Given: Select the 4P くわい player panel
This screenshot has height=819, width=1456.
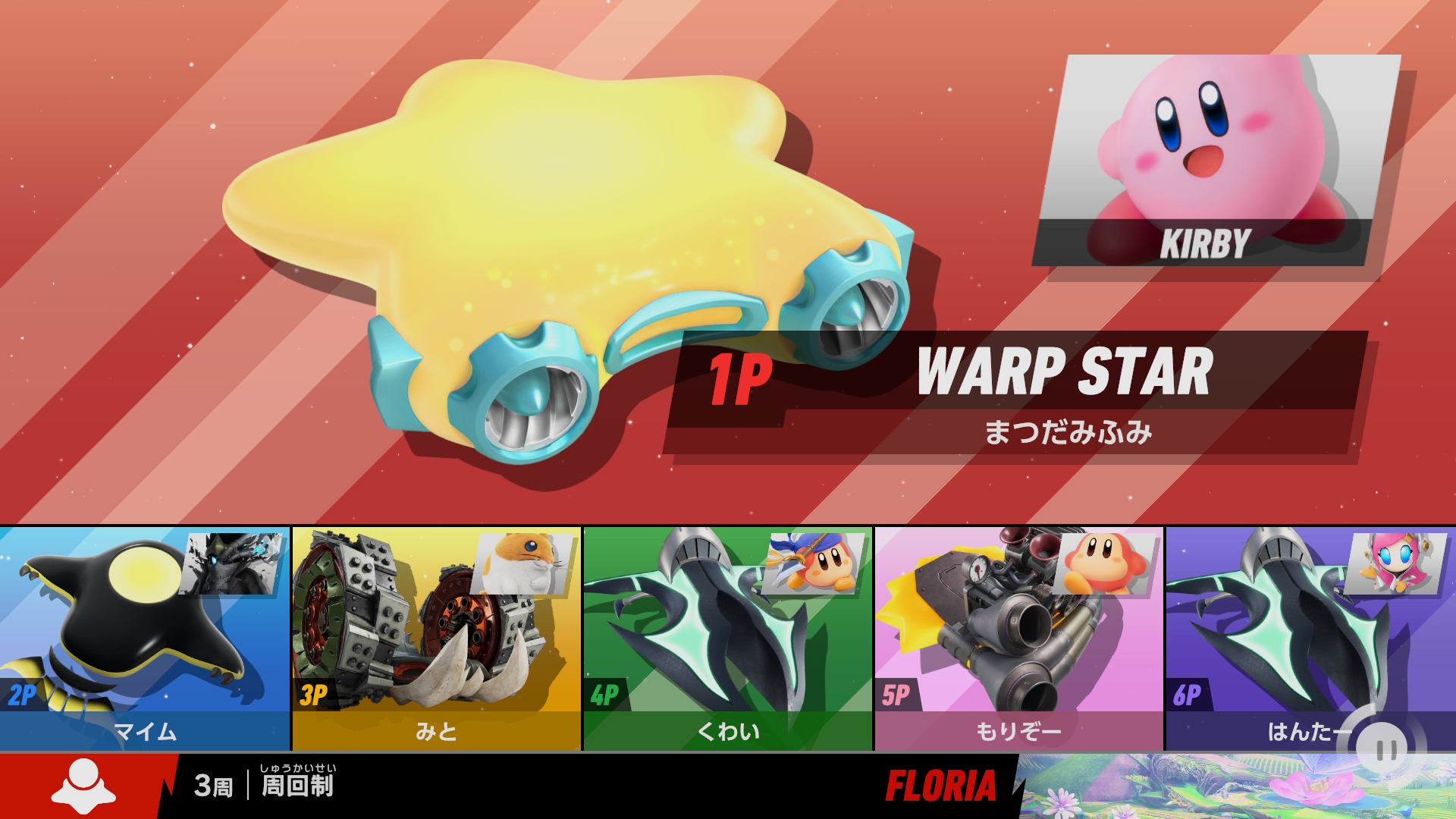Looking at the screenshot, I should click(x=727, y=639).
